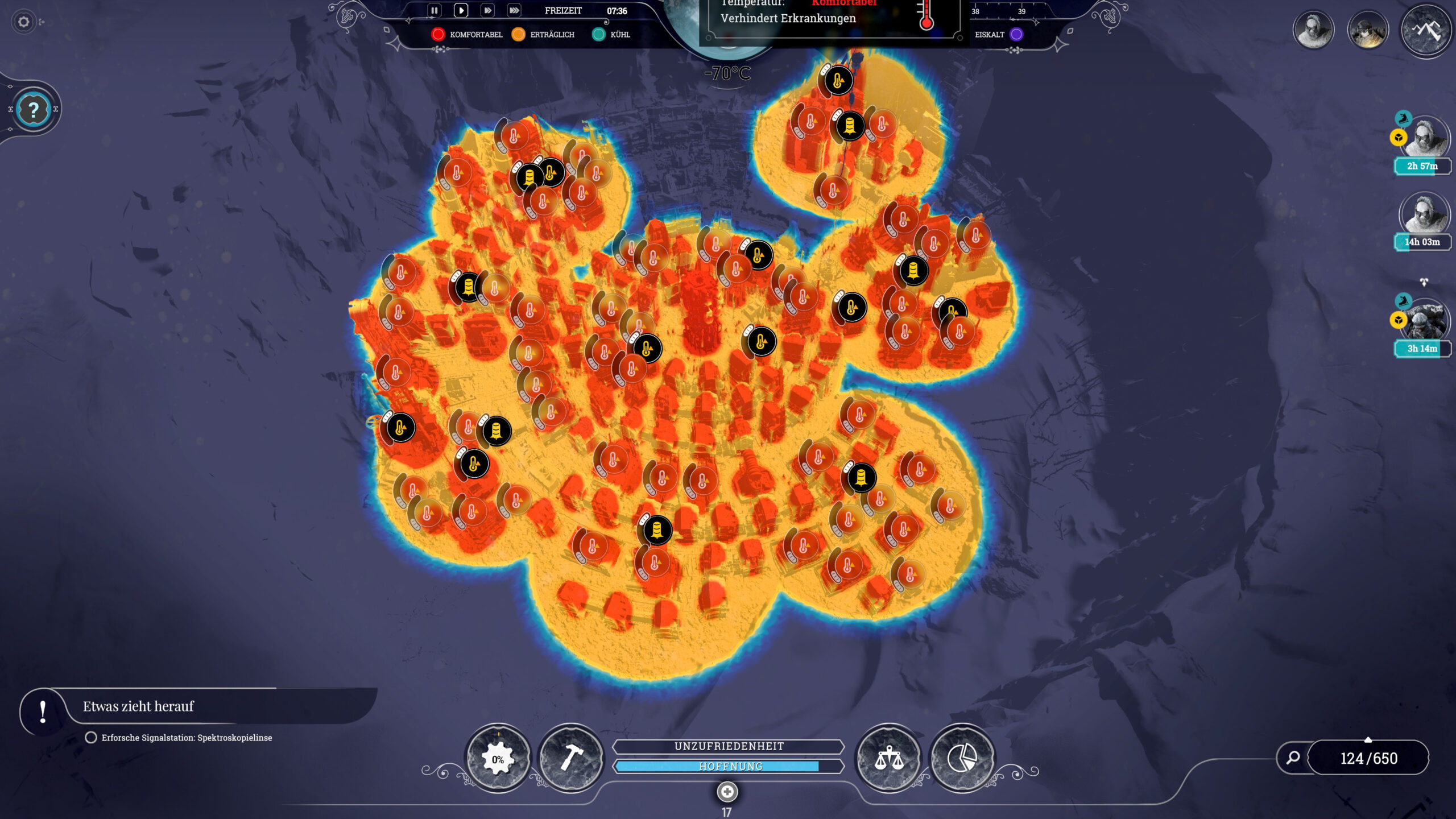The height and width of the screenshot is (819, 1456).
Task: Switch to double fast-forward speed
Action: (x=487, y=10)
